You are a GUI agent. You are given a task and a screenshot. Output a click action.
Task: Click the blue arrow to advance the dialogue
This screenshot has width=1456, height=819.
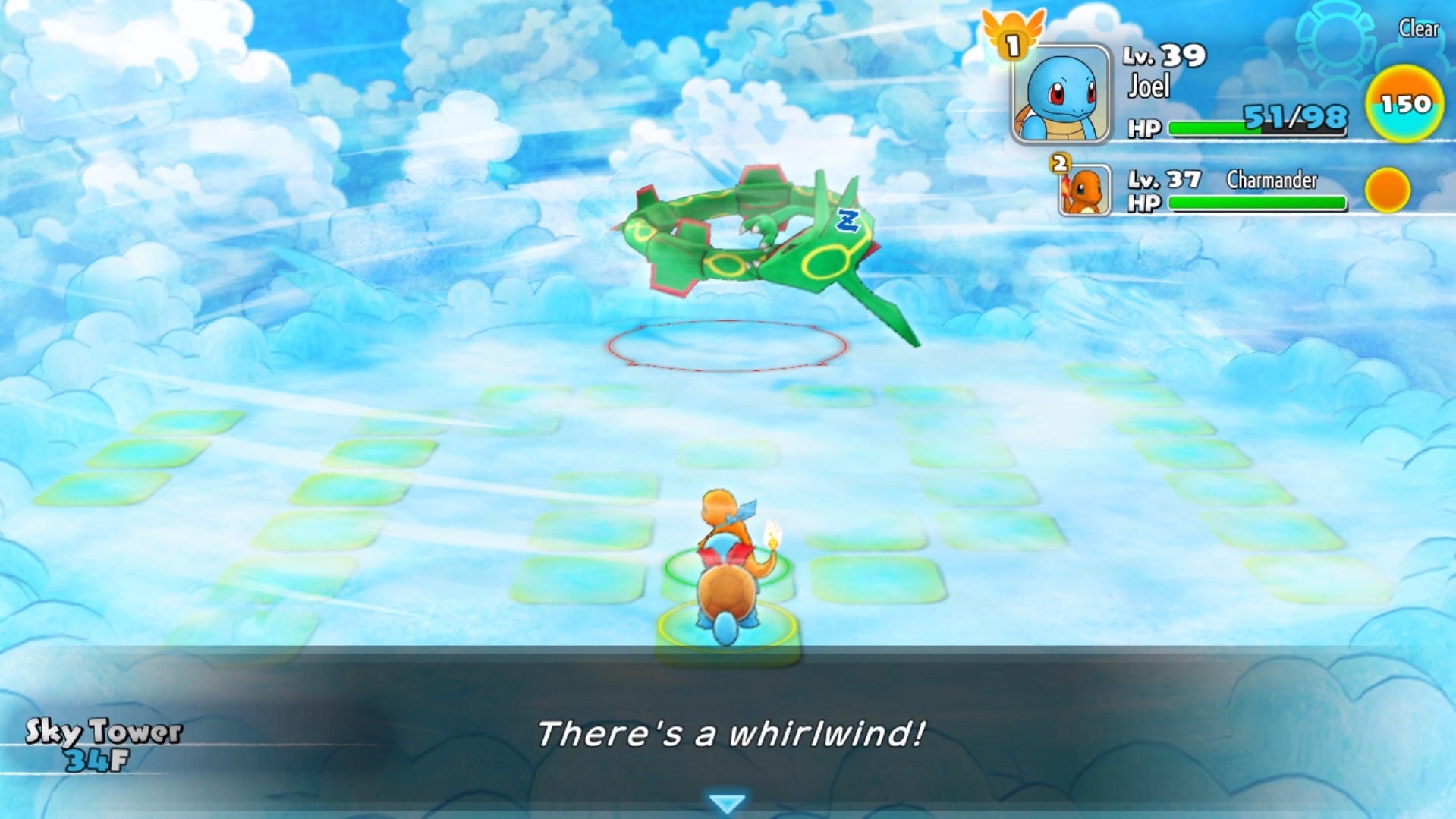click(728, 800)
